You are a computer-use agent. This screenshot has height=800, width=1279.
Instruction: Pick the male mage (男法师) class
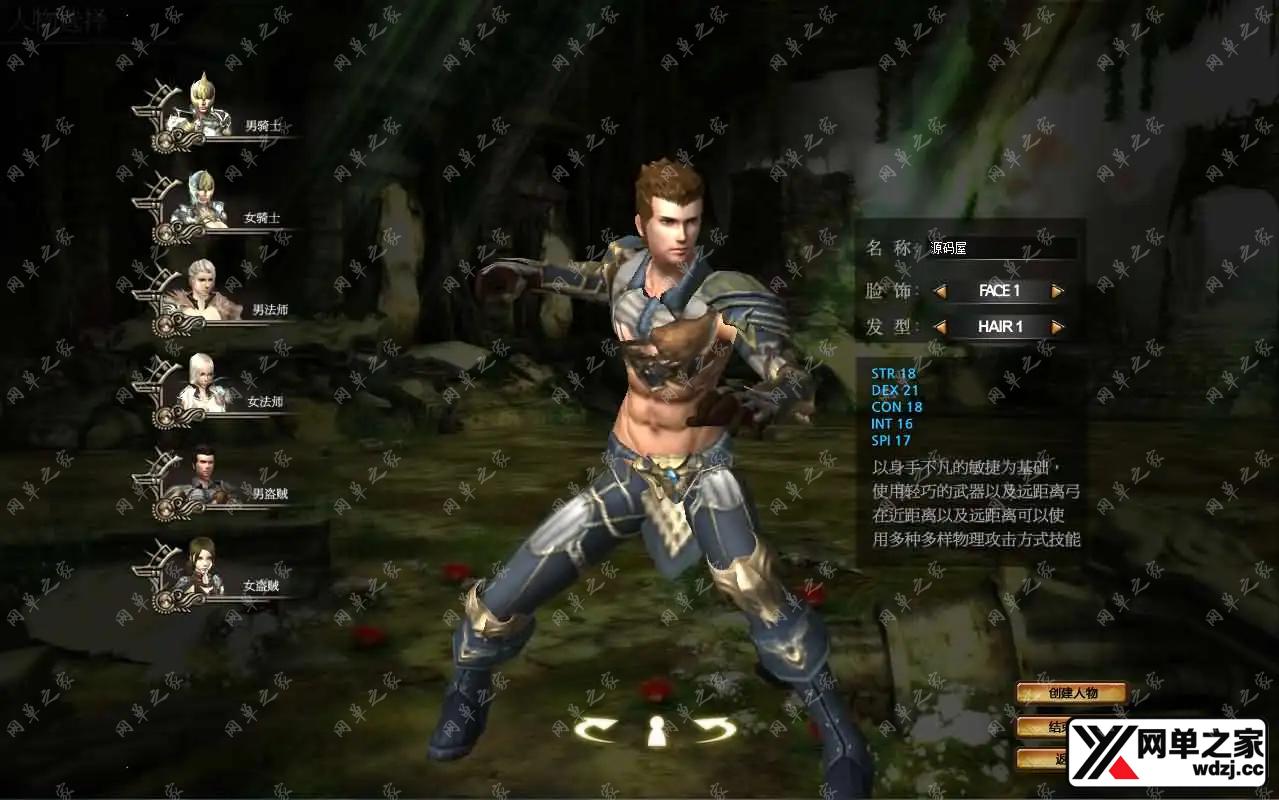(x=205, y=293)
